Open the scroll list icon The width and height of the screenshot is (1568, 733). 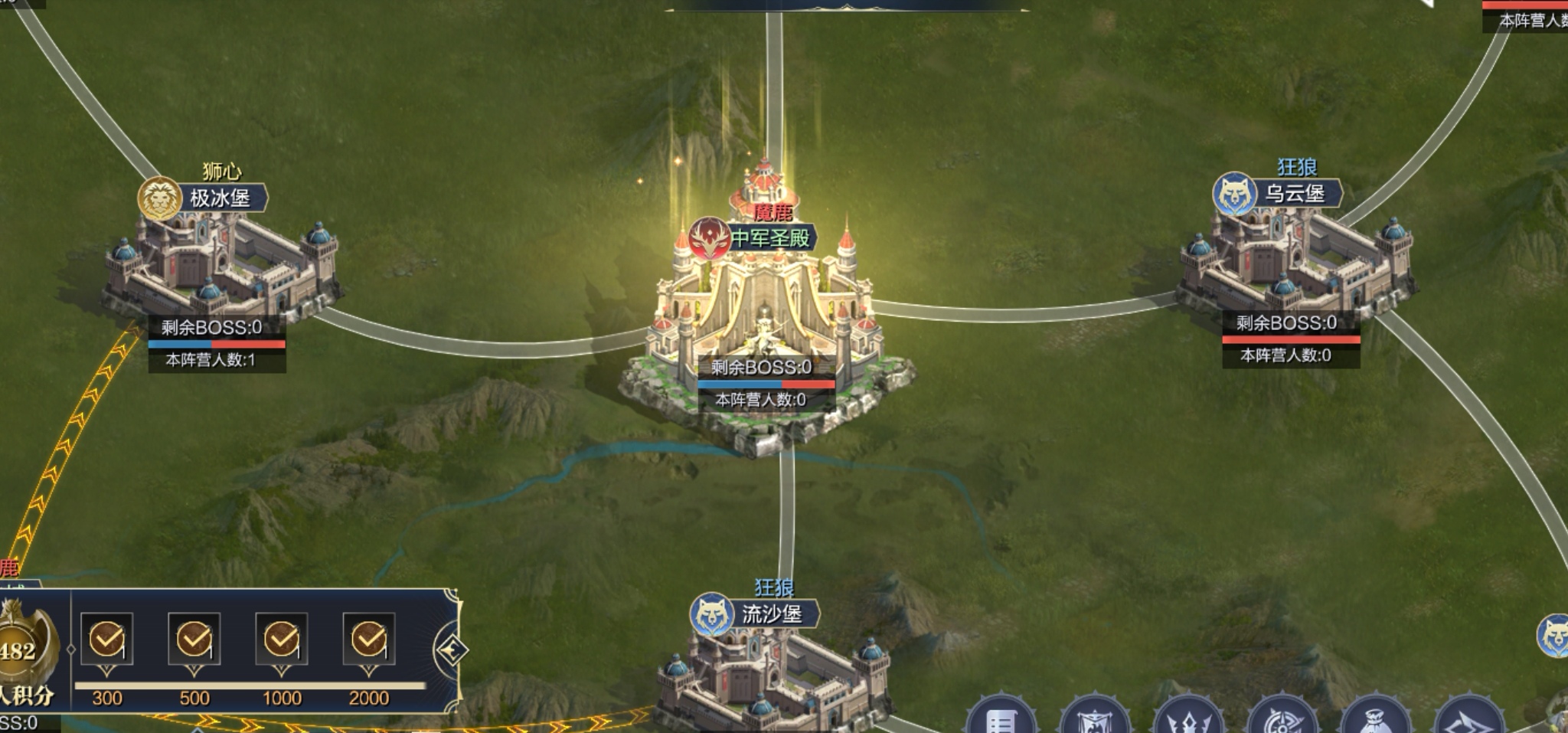pos(1001,720)
